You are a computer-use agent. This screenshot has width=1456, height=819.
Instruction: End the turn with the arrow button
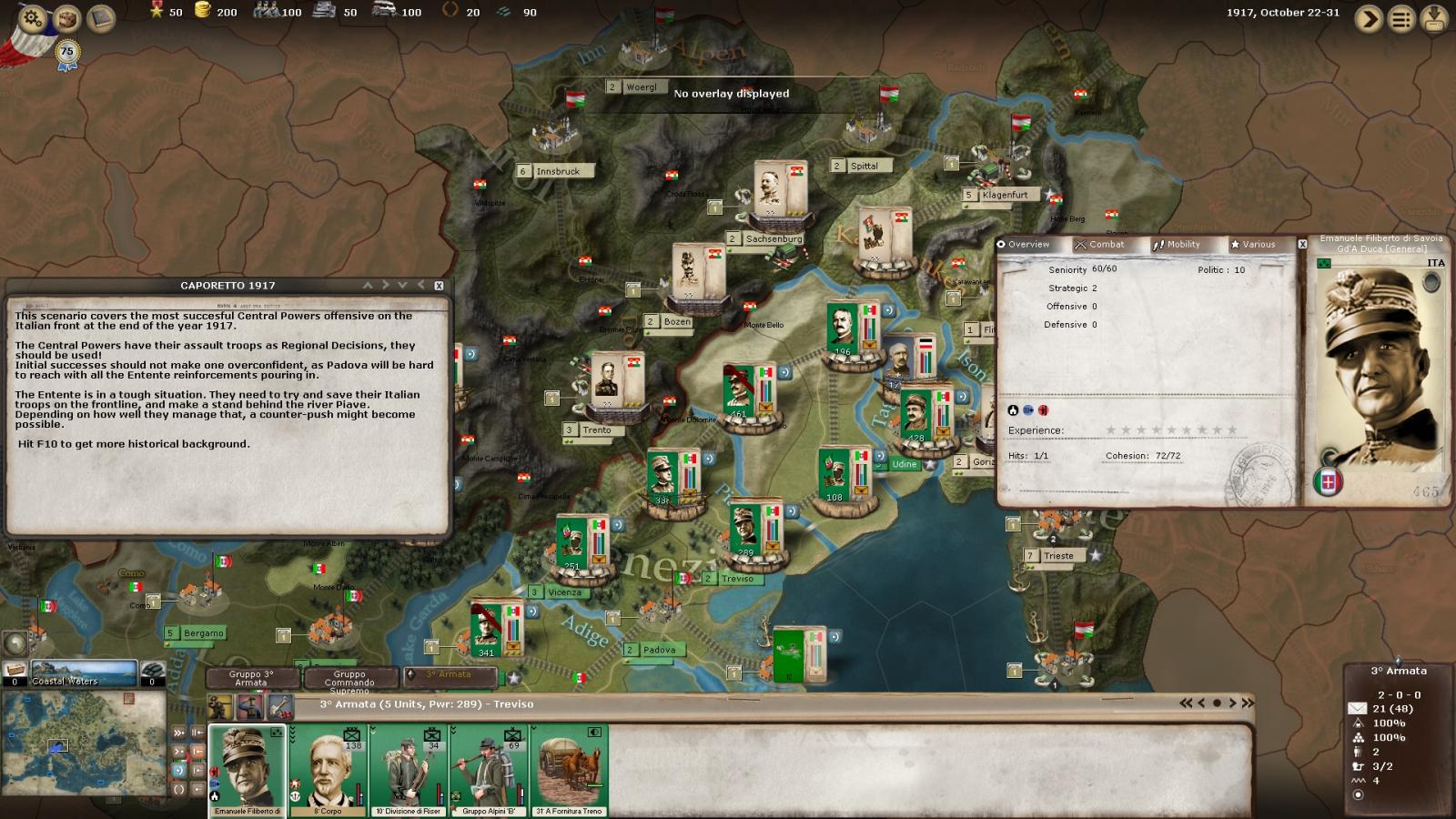(x=1369, y=18)
